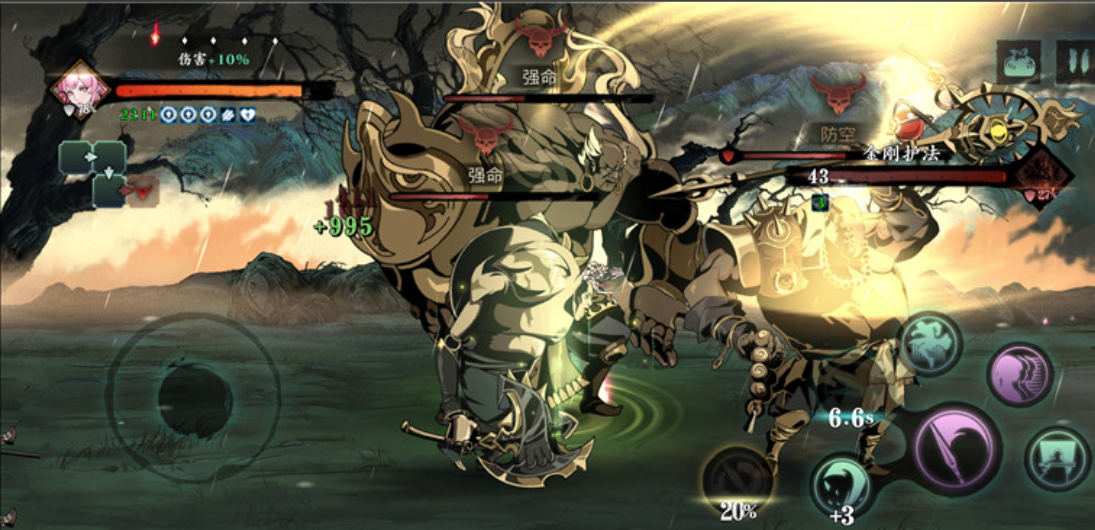The width and height of the screenshot is (1095, 530).
Task: Open the room-path minimap
Action: pyautogui.click(x=97, y=172)
